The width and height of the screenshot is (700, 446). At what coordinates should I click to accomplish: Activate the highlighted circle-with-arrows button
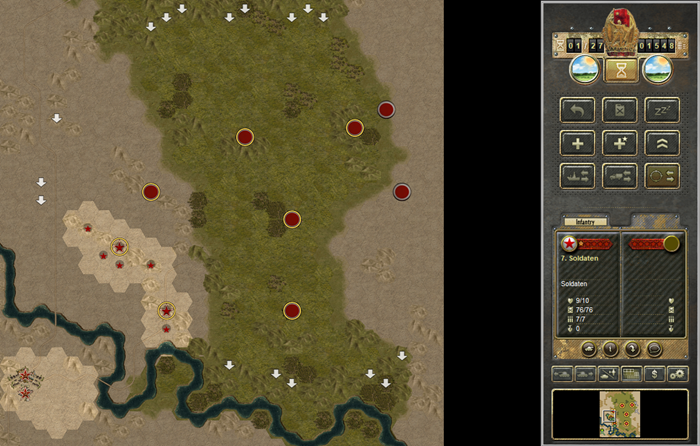(662, 176)
